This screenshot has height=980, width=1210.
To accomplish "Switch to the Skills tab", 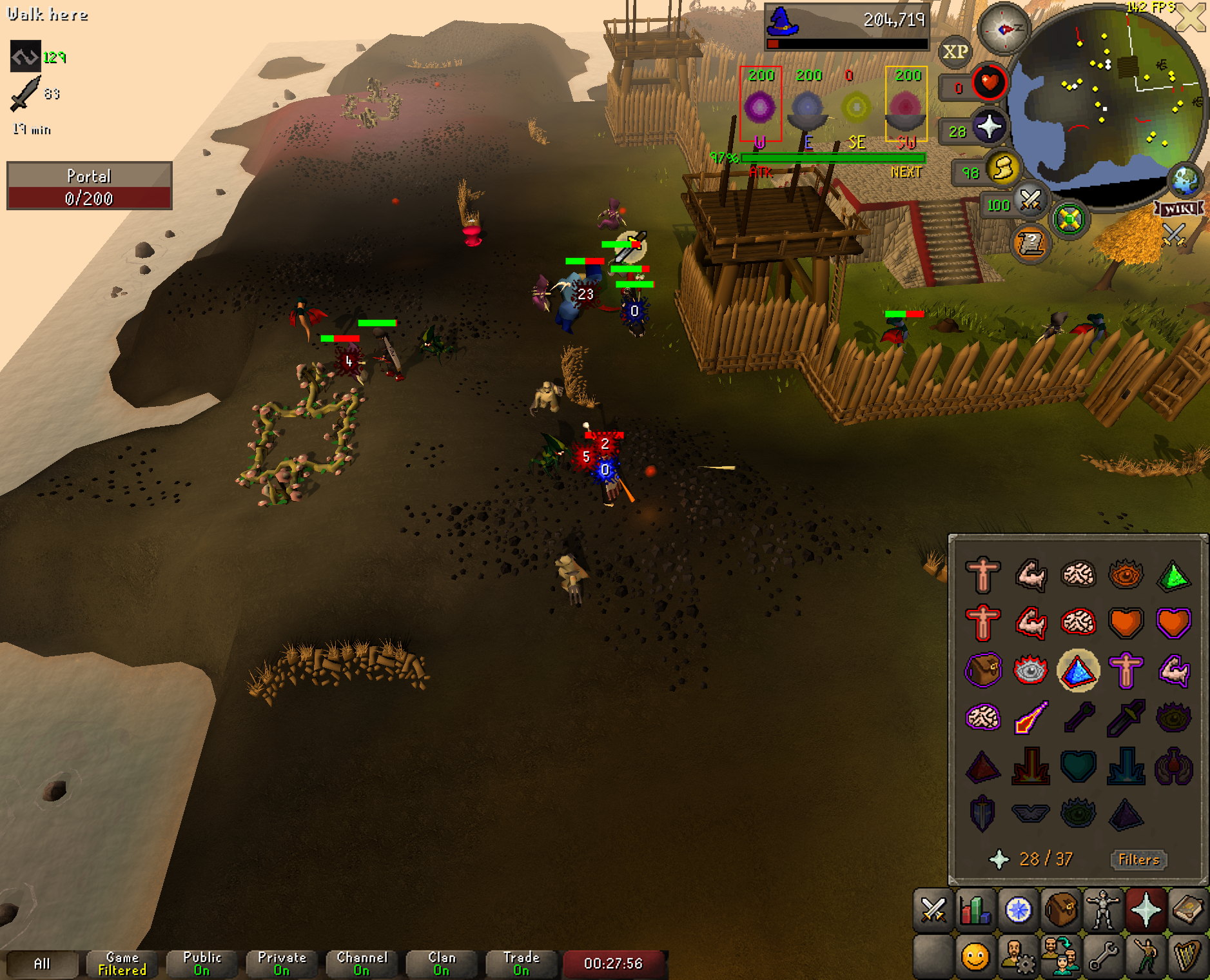I will pos(975,910).
